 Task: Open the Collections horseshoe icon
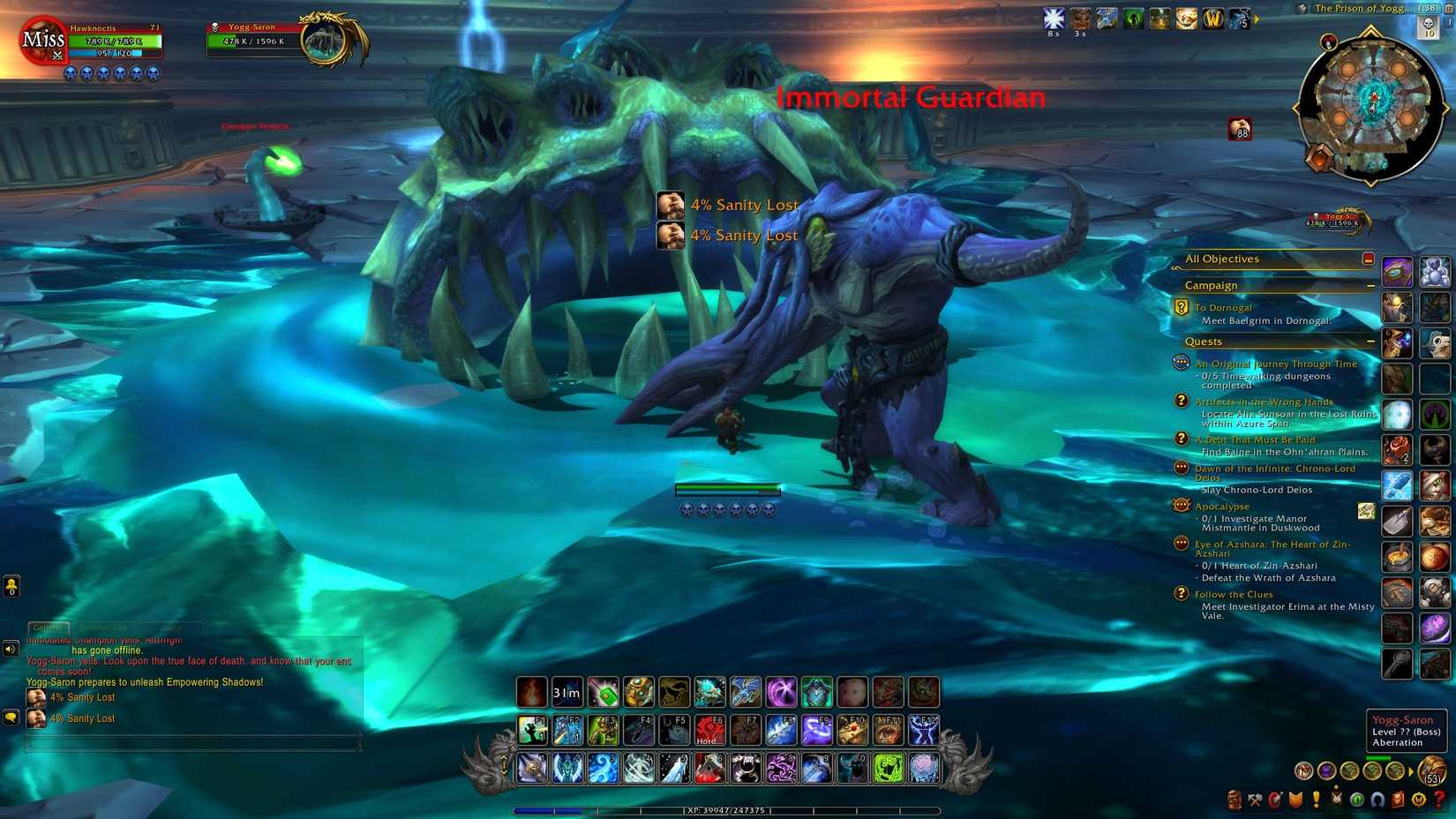click(1378, 800)
